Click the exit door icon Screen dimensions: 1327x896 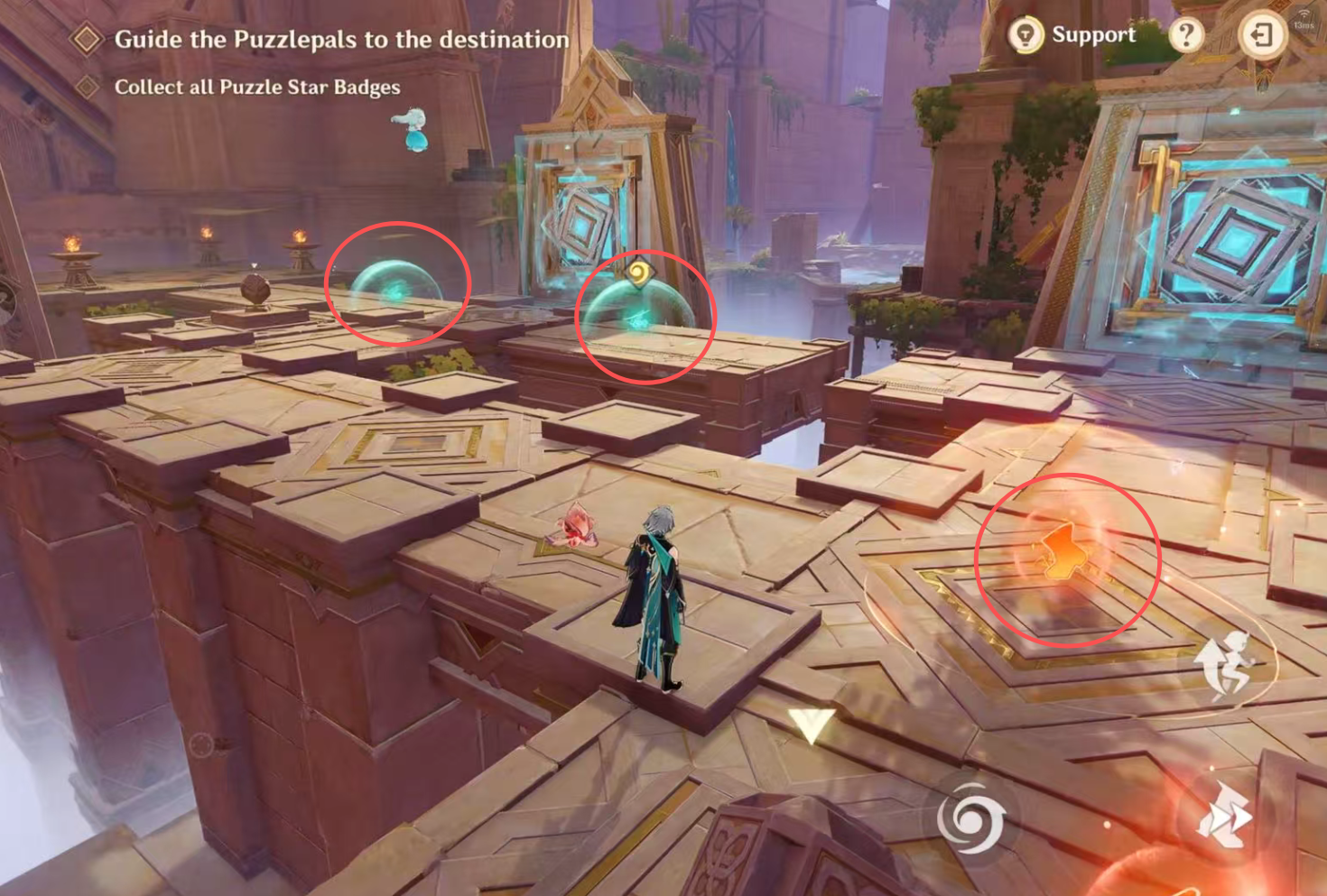point(1261,35)
